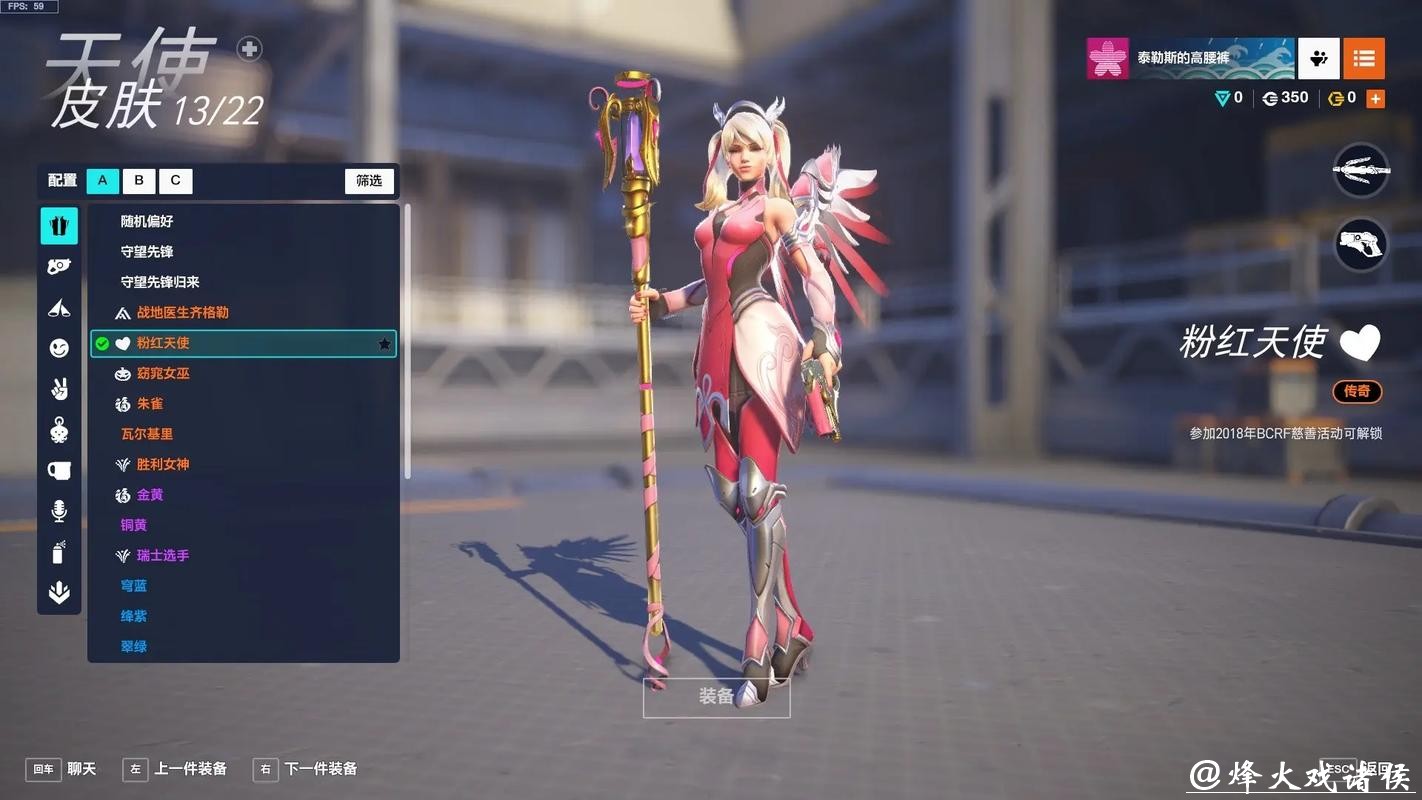The height and width of the screenshot is (800, 1422).
Task: Open the voice lines microphone category
Action: pos(59,510)
